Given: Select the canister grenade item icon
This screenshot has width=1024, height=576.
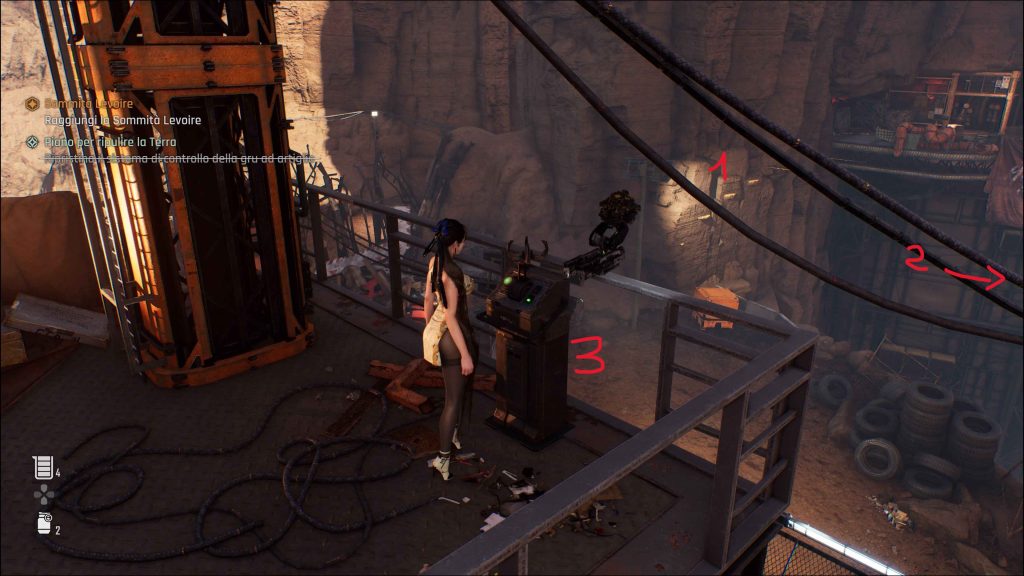Looking at the screenshot, I should (x=41, y=524).
